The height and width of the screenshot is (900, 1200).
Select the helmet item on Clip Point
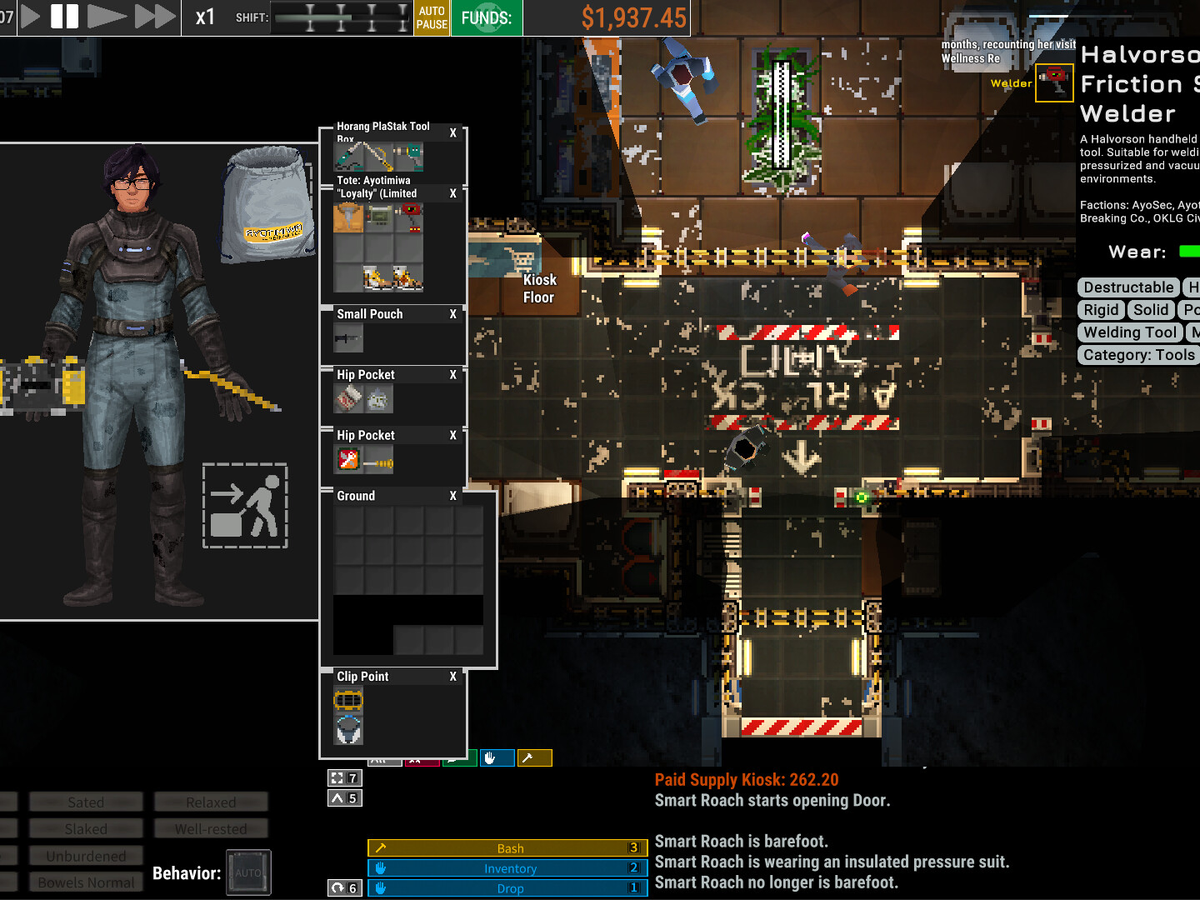(348, 728)
